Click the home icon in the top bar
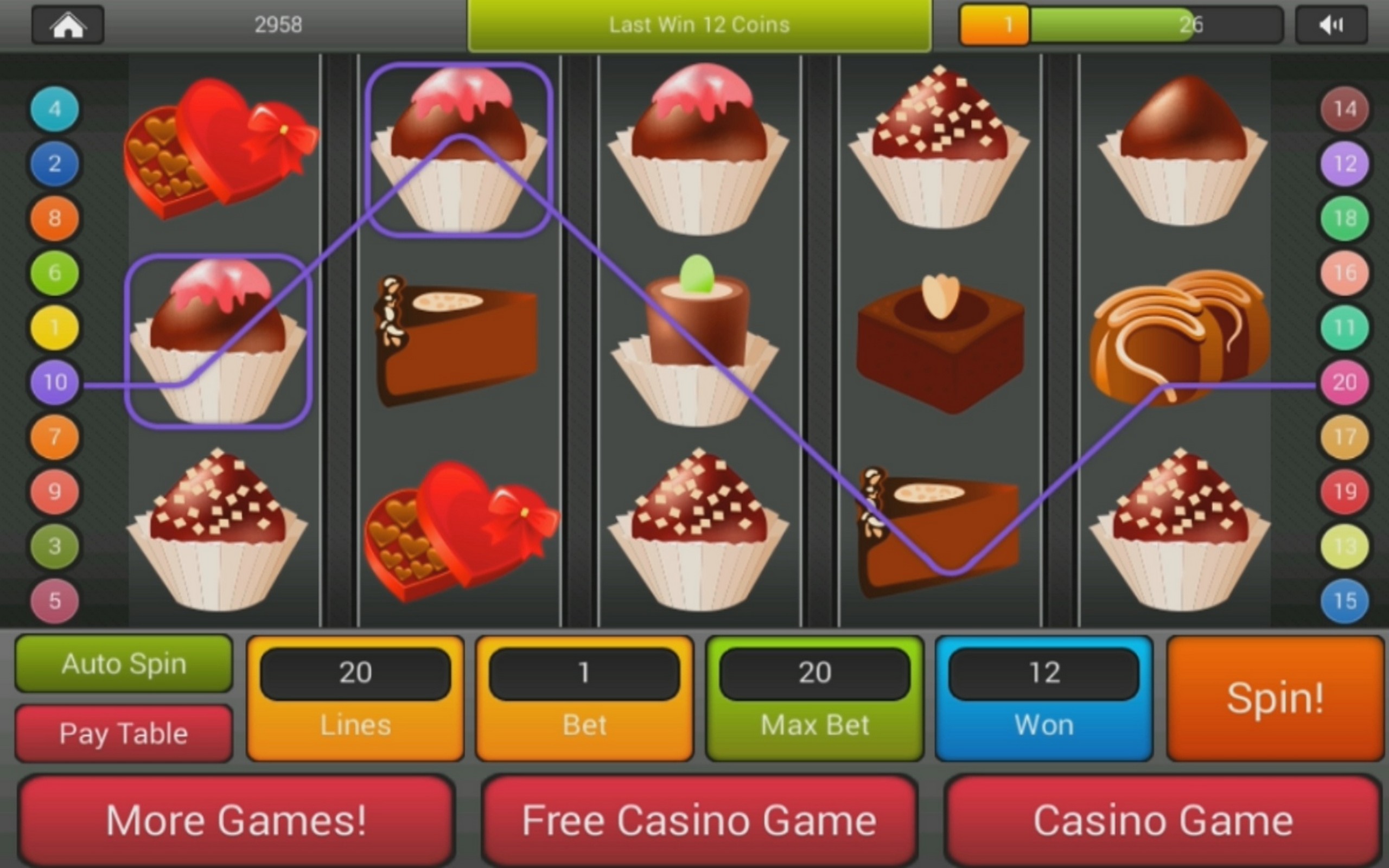This screenshot has width=1389, height=868. coord(68,24)
